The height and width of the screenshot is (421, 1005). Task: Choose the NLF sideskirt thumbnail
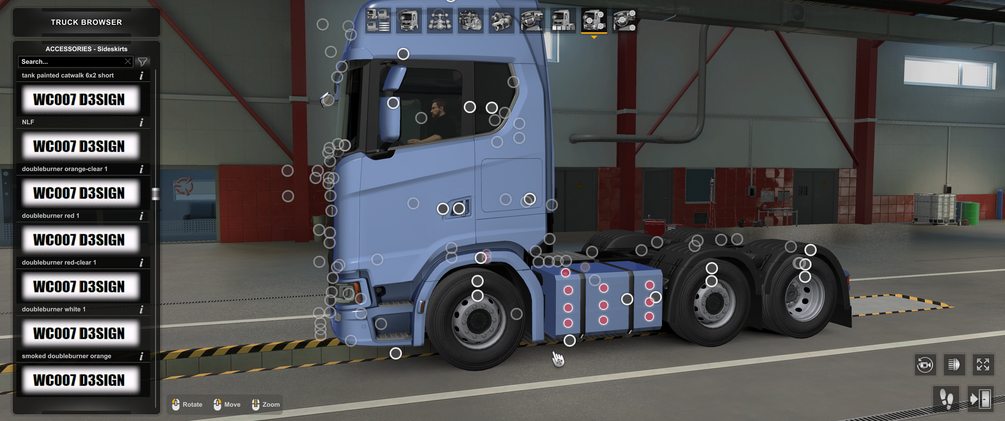pyautogui.click(x=79, y=146)
